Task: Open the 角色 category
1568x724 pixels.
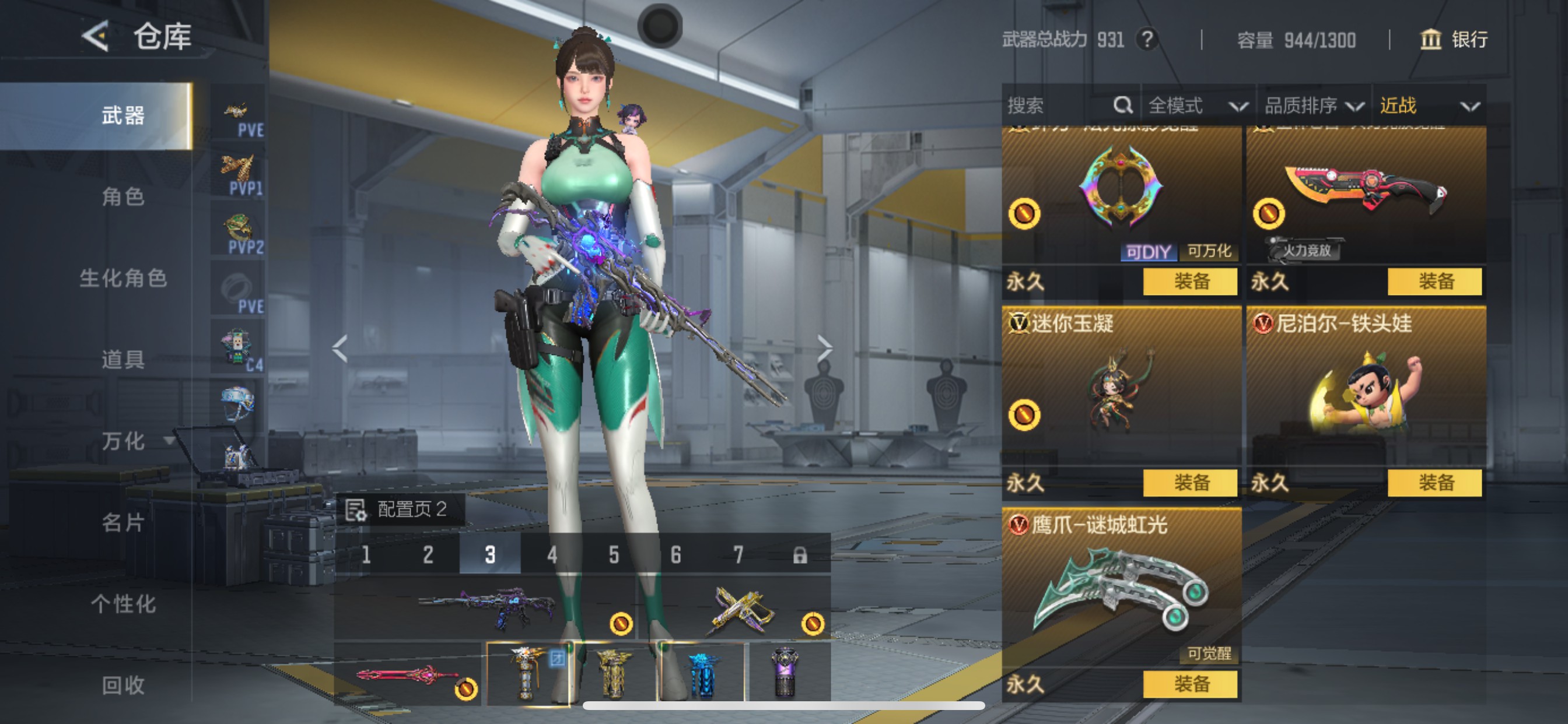Action: point(123,197)
